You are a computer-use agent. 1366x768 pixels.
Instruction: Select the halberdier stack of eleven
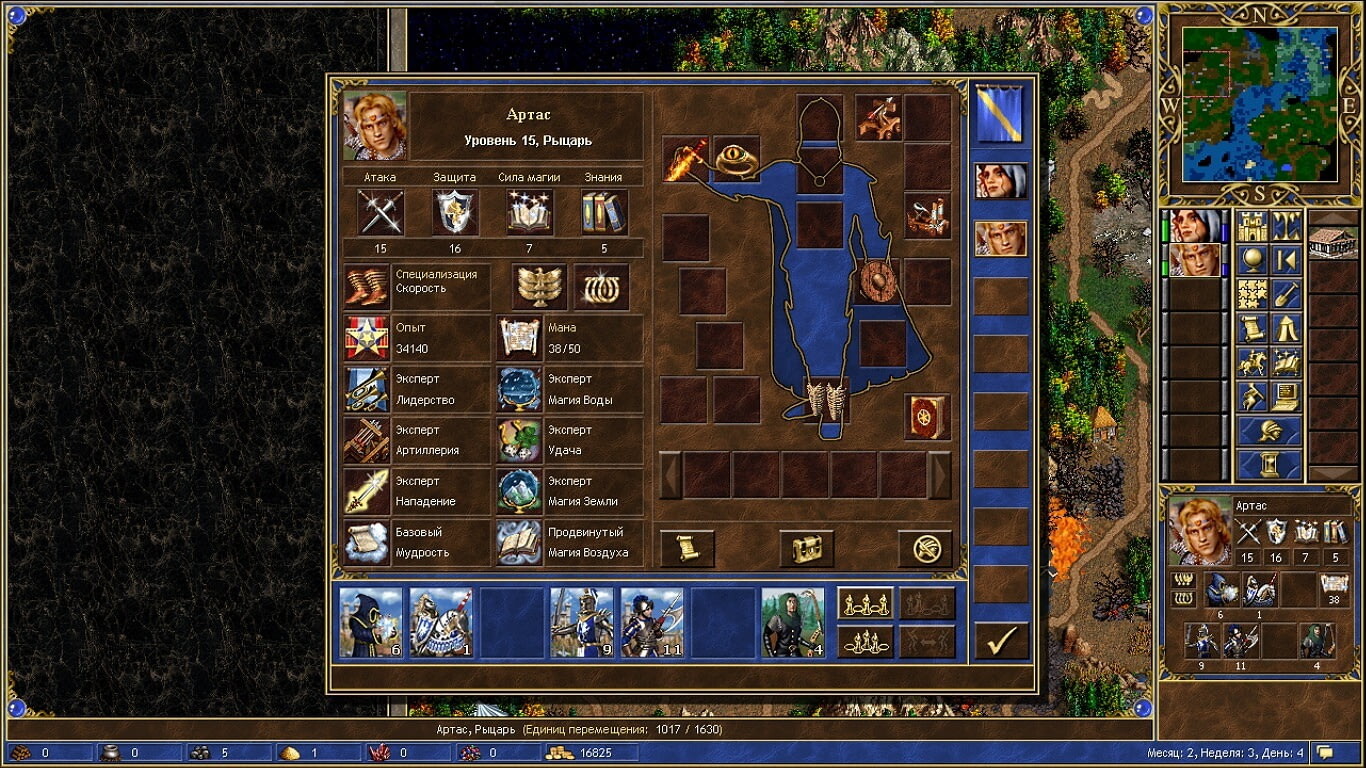[652, 622]
